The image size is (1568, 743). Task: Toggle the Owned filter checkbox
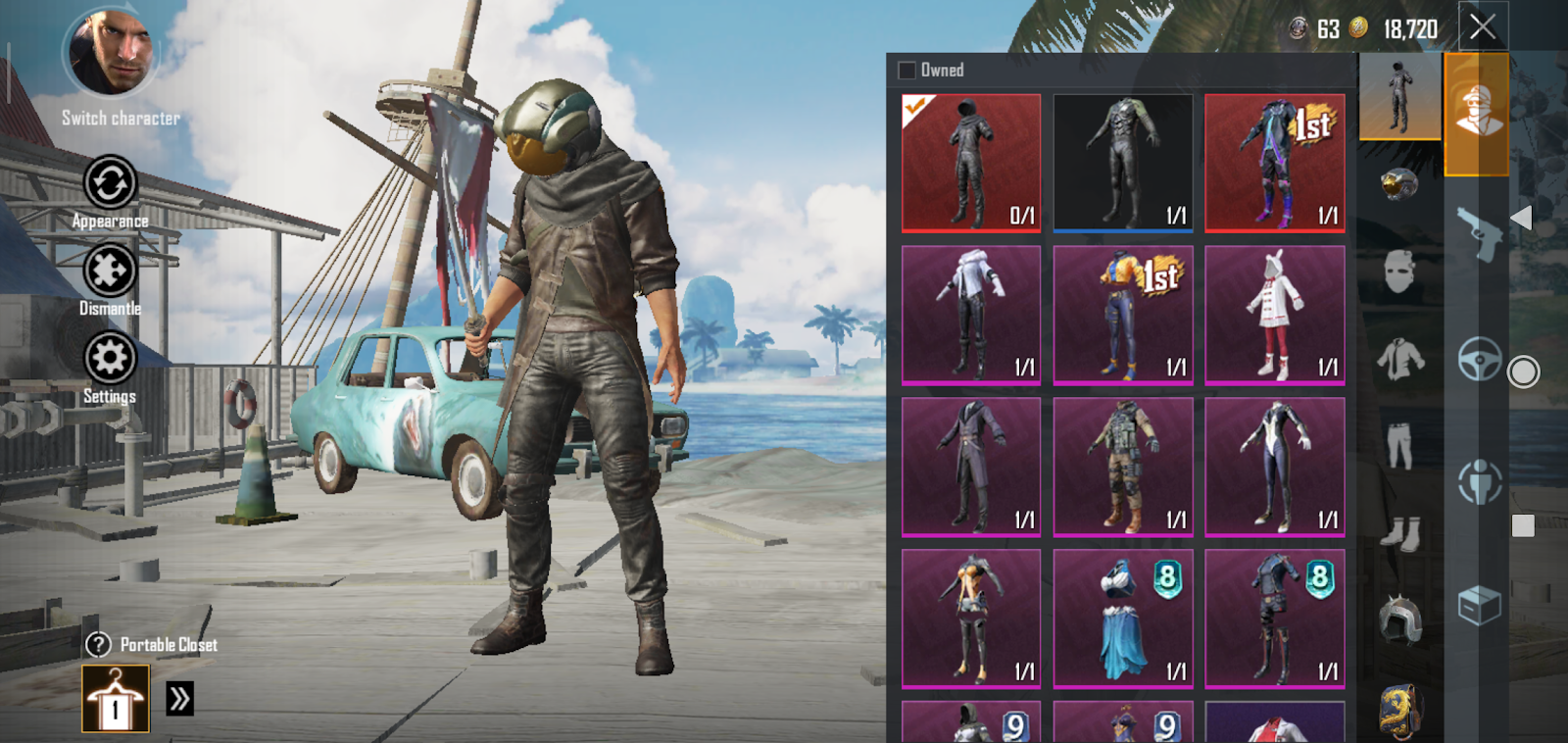tap(905, 70)
